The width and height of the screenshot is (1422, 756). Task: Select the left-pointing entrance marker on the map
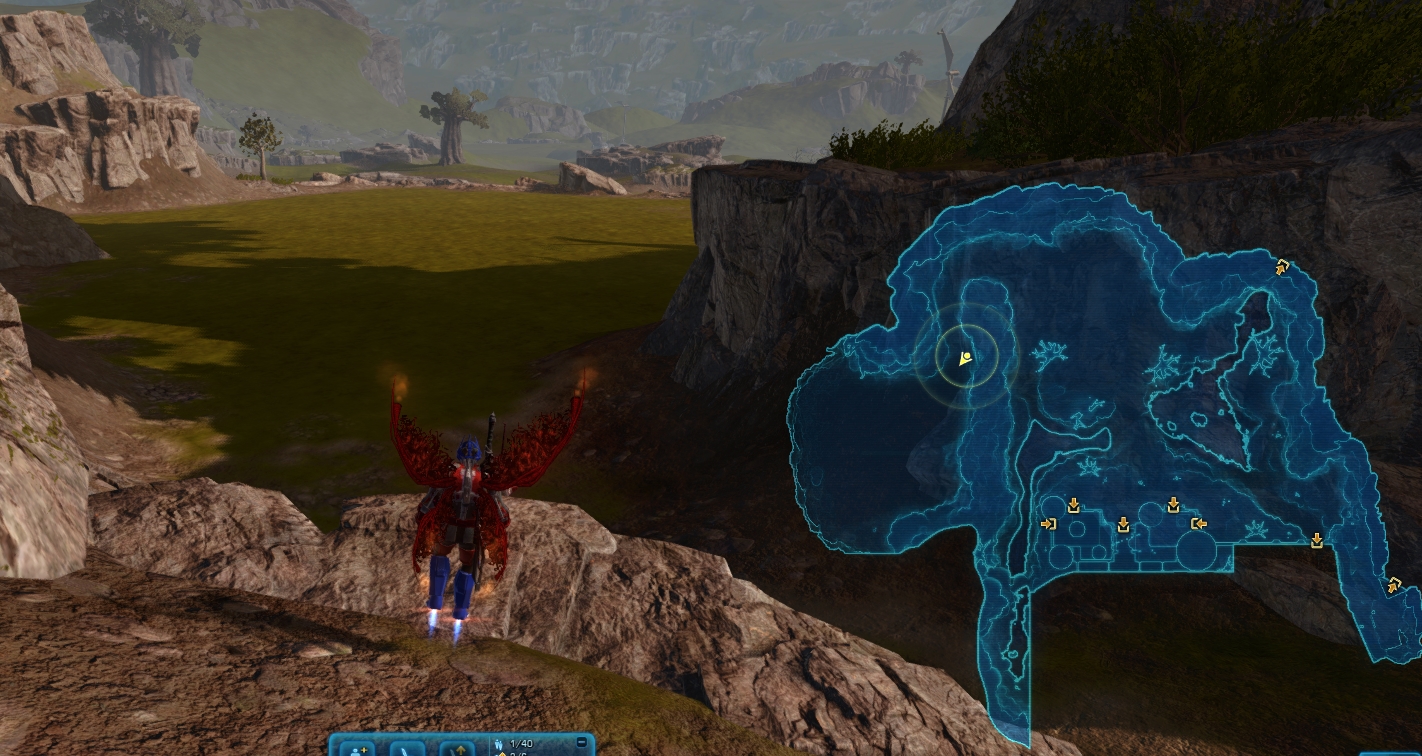1198,523
